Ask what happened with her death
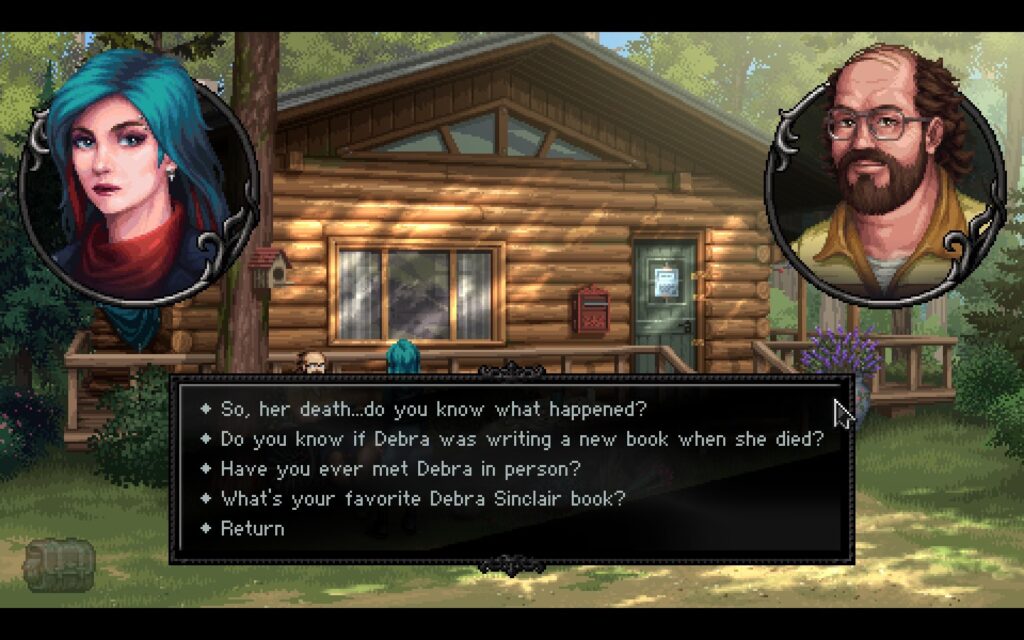 [434, 409]
